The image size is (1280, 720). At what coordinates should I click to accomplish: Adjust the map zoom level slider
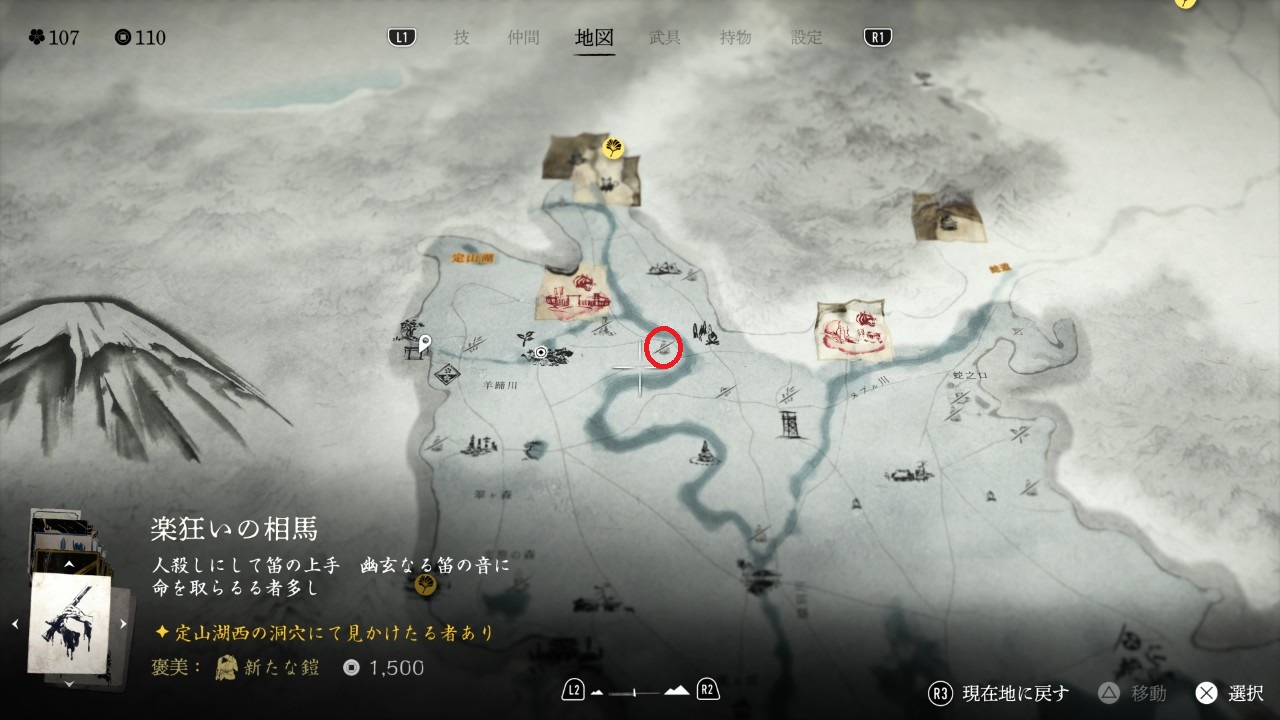point(634,691)
